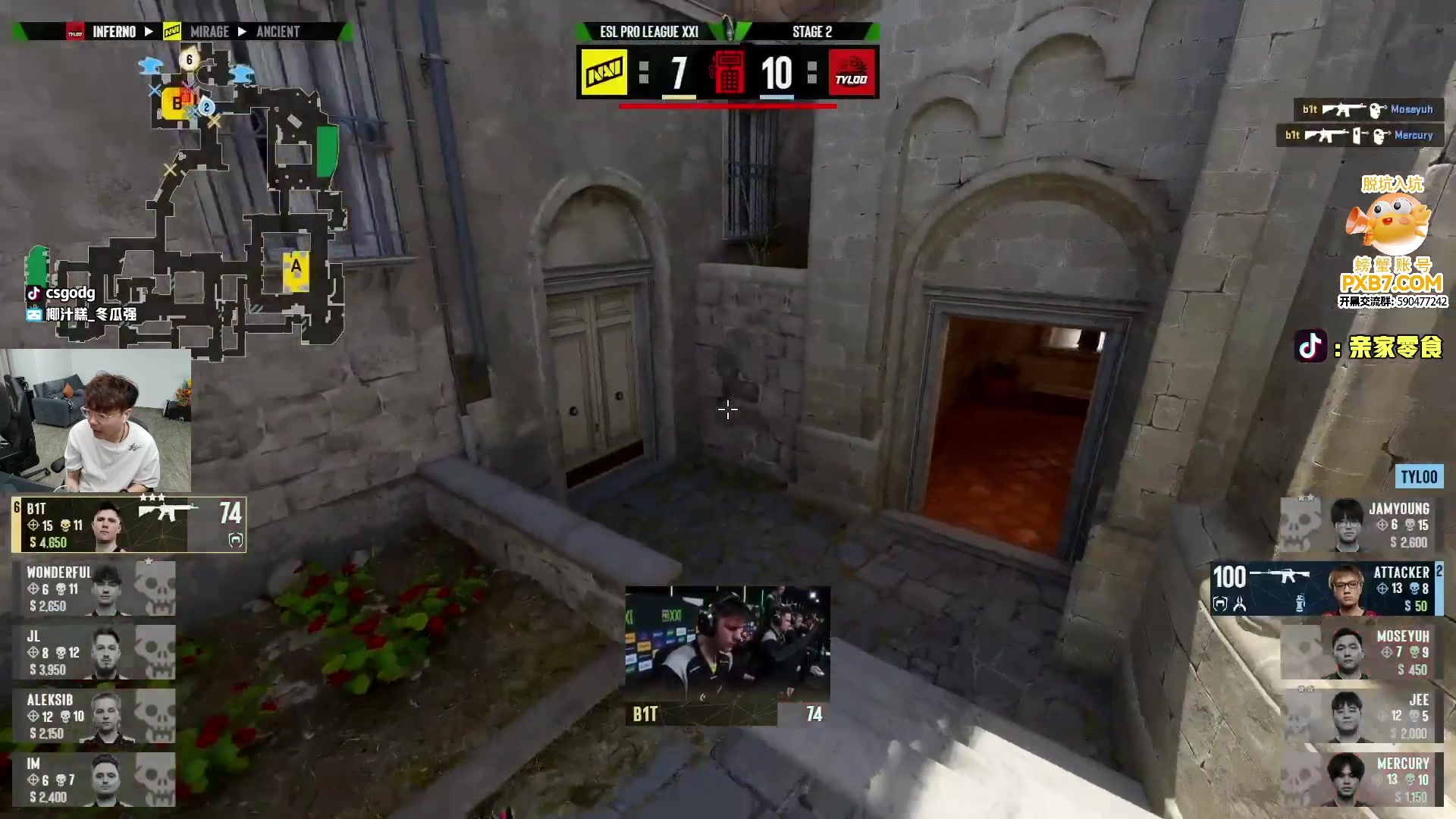Choose the ANCIENT map in series bar

(278, 32)
